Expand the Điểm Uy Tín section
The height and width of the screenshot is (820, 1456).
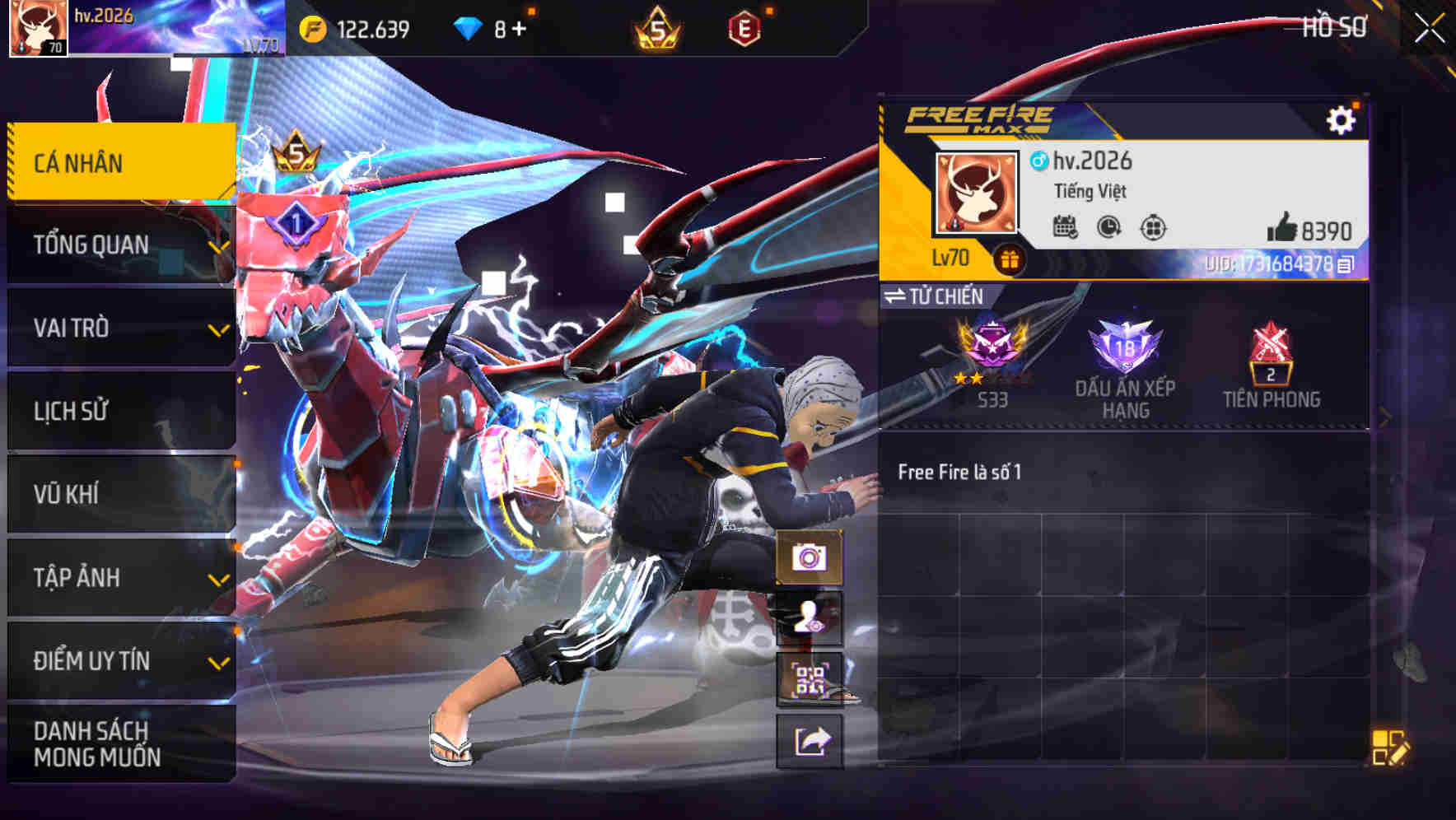(x=91, y=660)
